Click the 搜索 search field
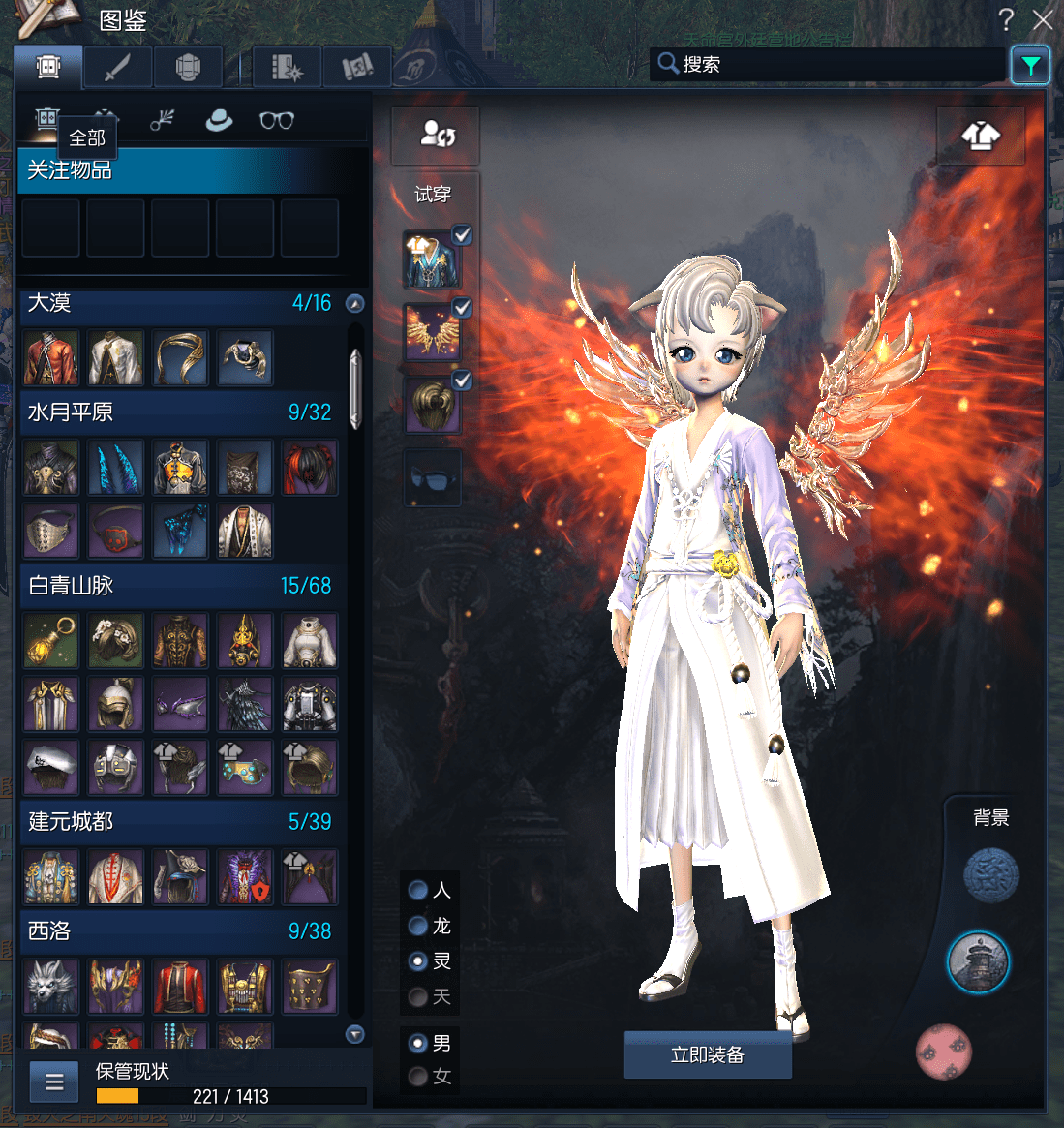Viewport: 1064px width, 1128px height. pyautogui.click(x=833, y=65)
